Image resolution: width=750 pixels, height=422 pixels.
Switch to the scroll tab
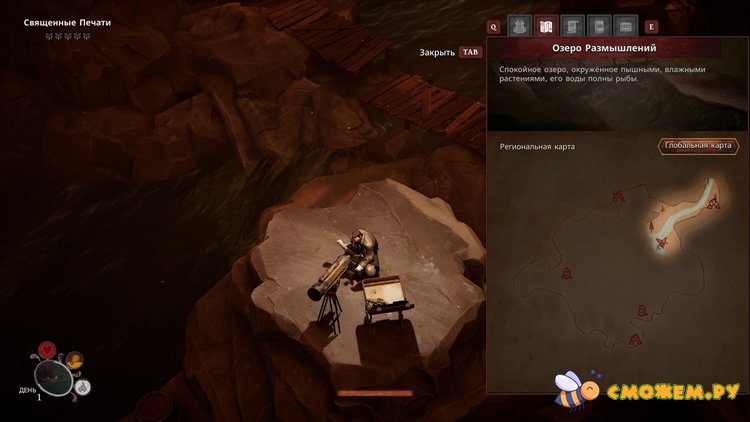(x=573, y=26)
